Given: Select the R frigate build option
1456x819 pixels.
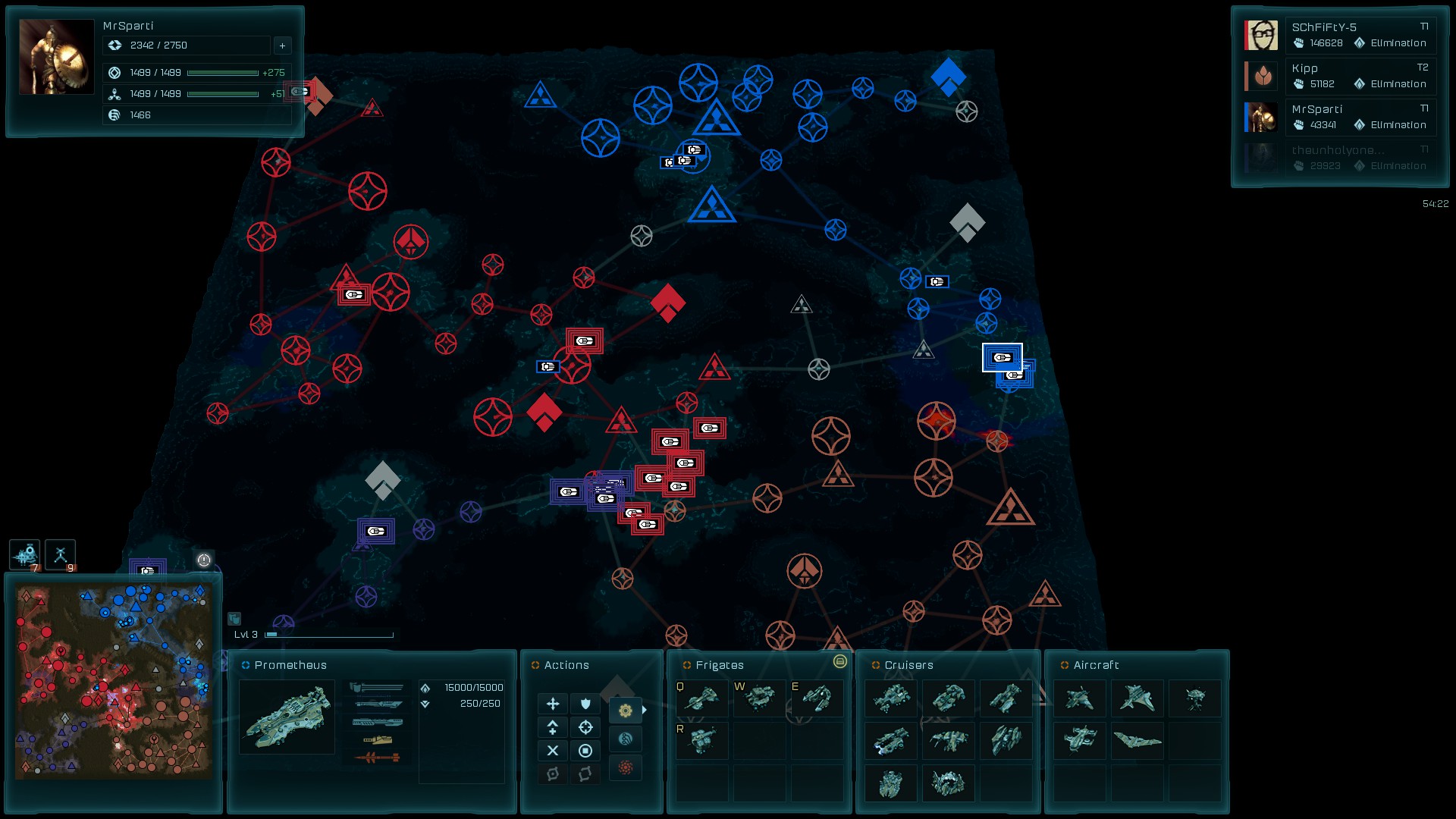Looking at the screenshot, I should click(x=701, y=739).
